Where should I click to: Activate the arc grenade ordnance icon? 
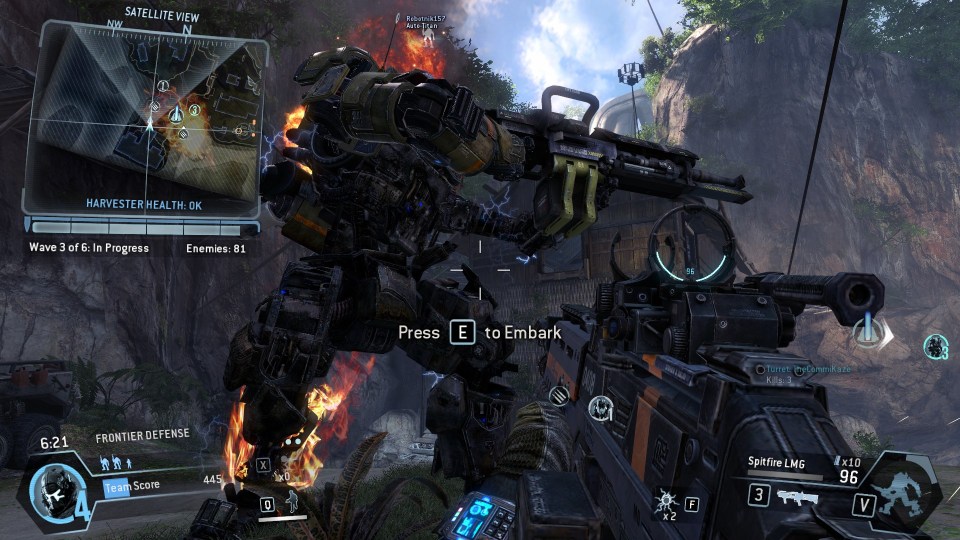tap(663, 498)
